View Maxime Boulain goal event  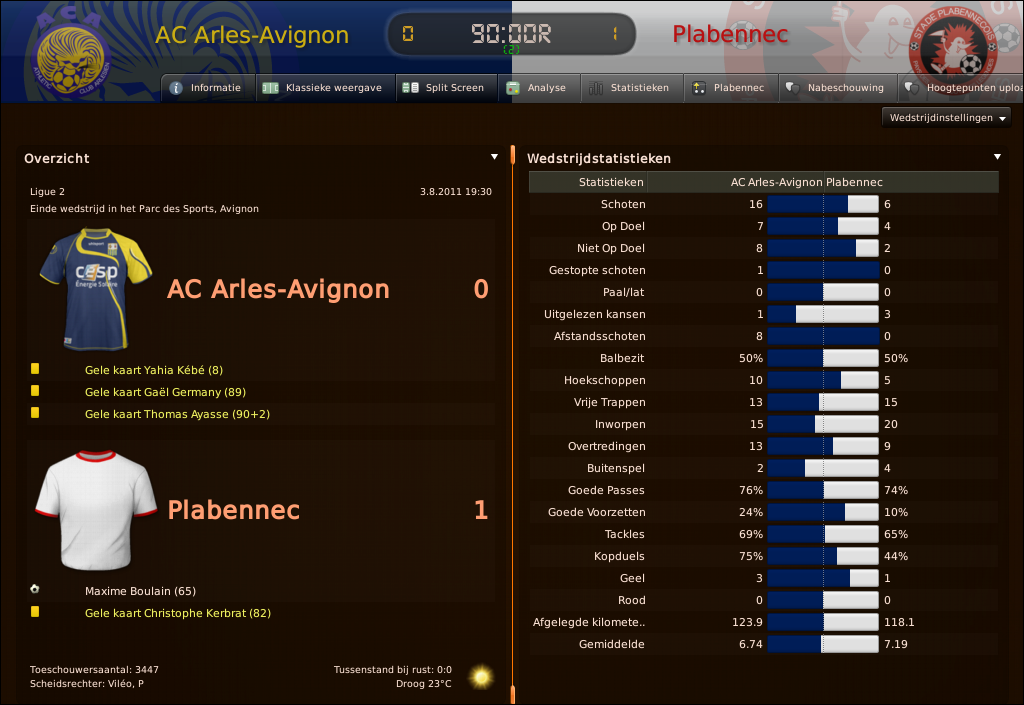coord(140,591)
